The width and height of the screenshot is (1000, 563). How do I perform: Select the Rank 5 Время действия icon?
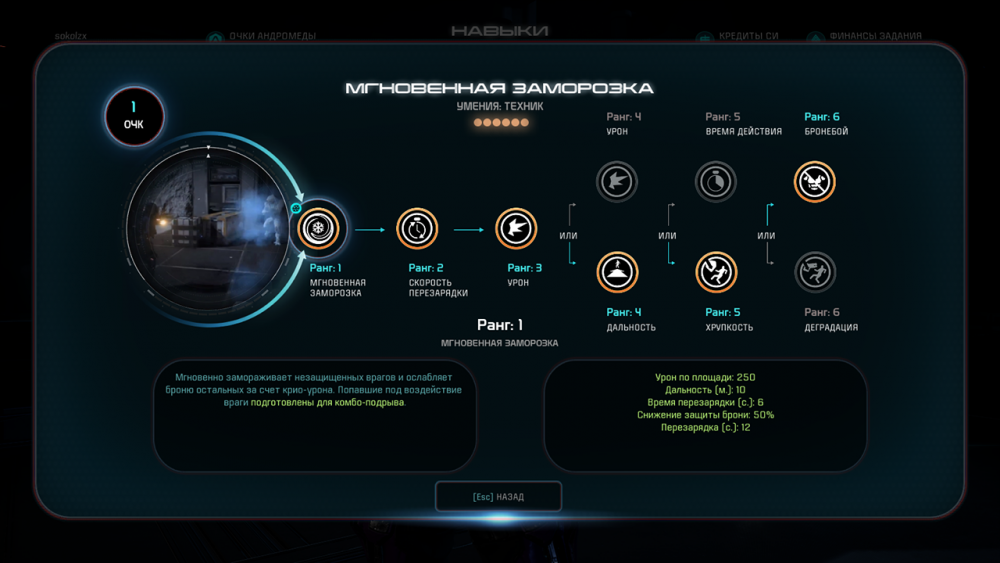click(x=716, y=182)
